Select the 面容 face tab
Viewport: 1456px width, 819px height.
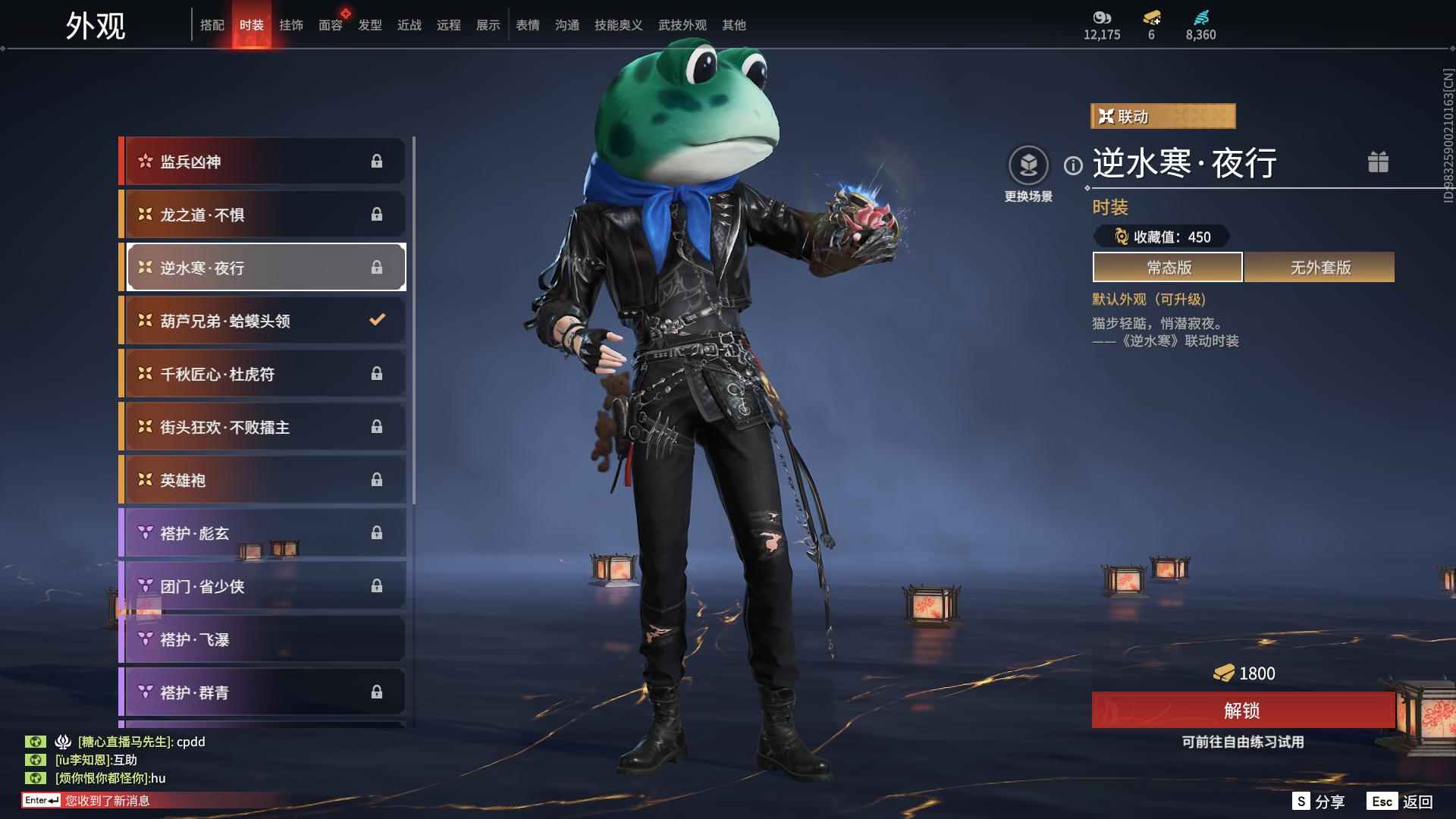330,25
